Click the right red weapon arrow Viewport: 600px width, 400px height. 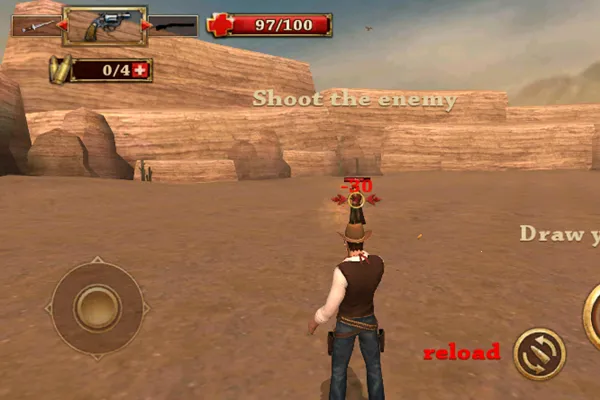pos(148,25)
